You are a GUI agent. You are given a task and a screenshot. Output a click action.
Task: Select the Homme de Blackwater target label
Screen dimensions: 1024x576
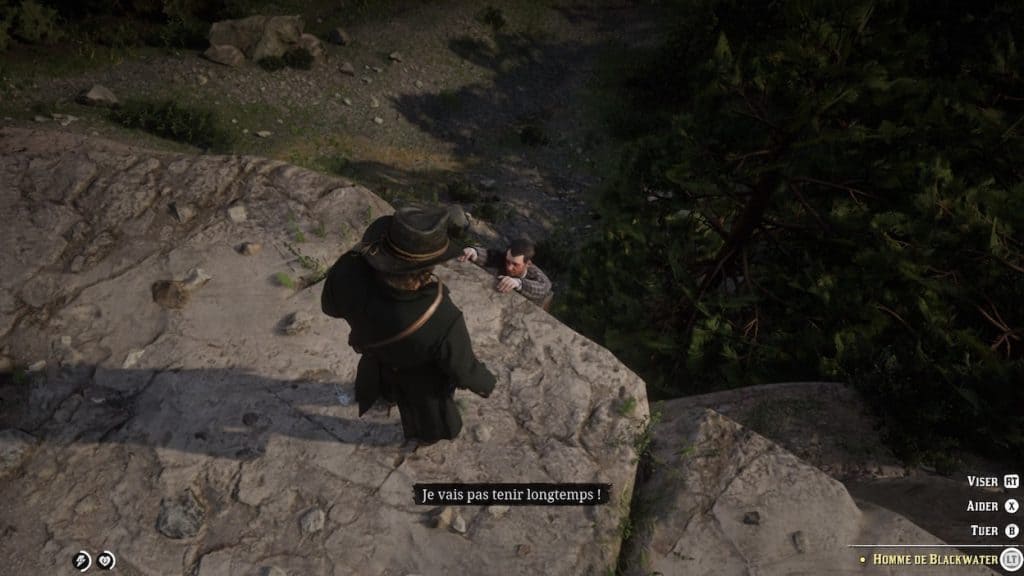(x=934, y=559)
